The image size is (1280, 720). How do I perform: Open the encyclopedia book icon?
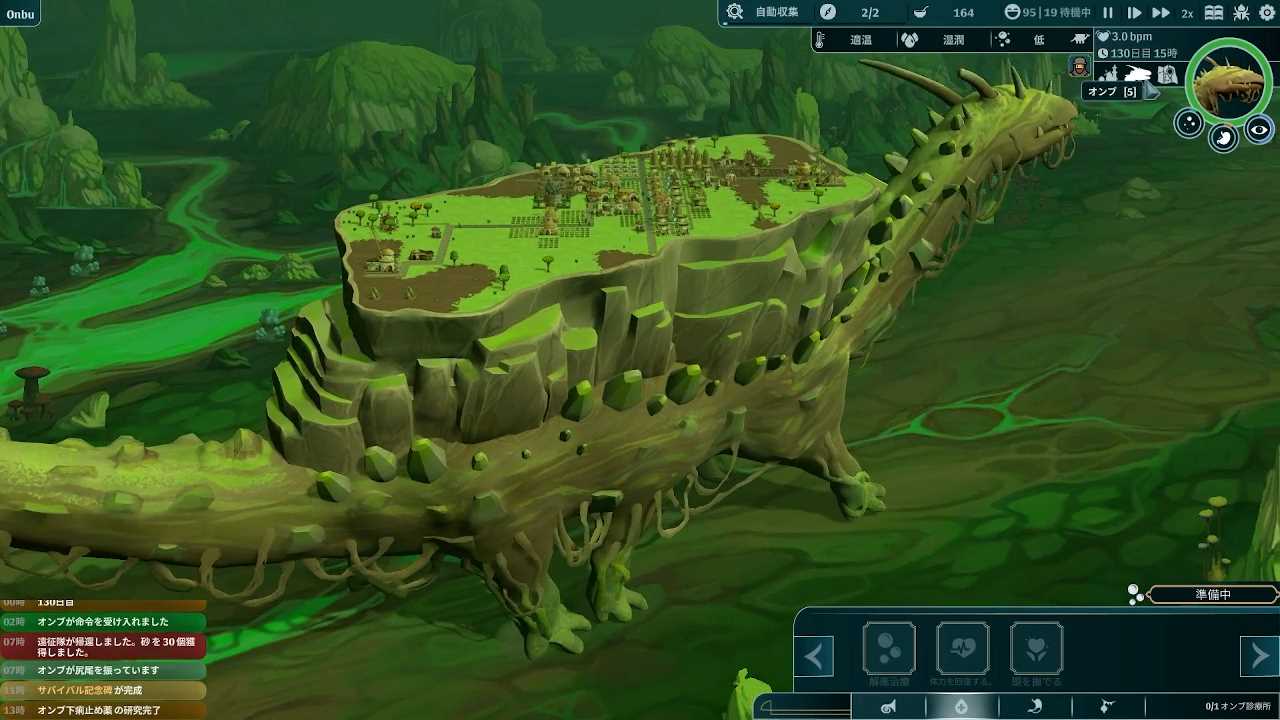(1214, 13)
